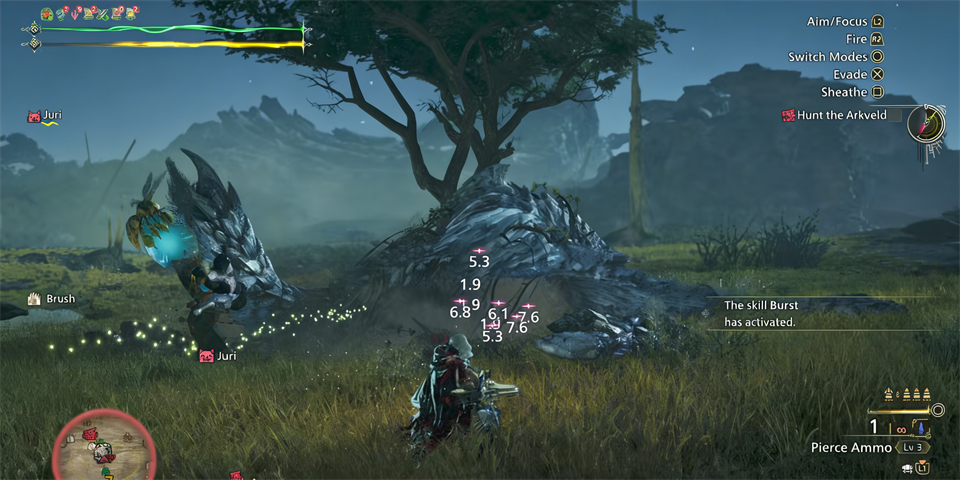Viewport: 960px width, 480px height.
Task: Click the Lv 3 ammo level badge
Action: pyautogui.click(x=911, y=447)
